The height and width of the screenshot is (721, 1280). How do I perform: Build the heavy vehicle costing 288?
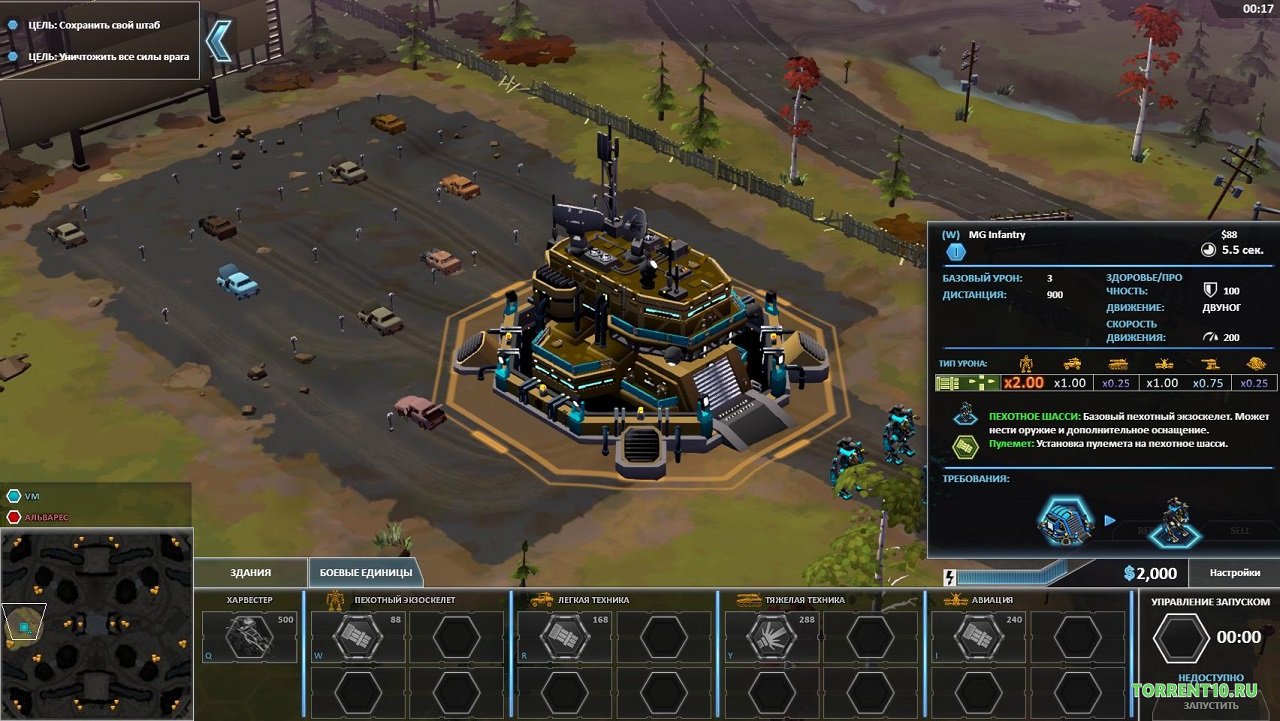(771, 637)
